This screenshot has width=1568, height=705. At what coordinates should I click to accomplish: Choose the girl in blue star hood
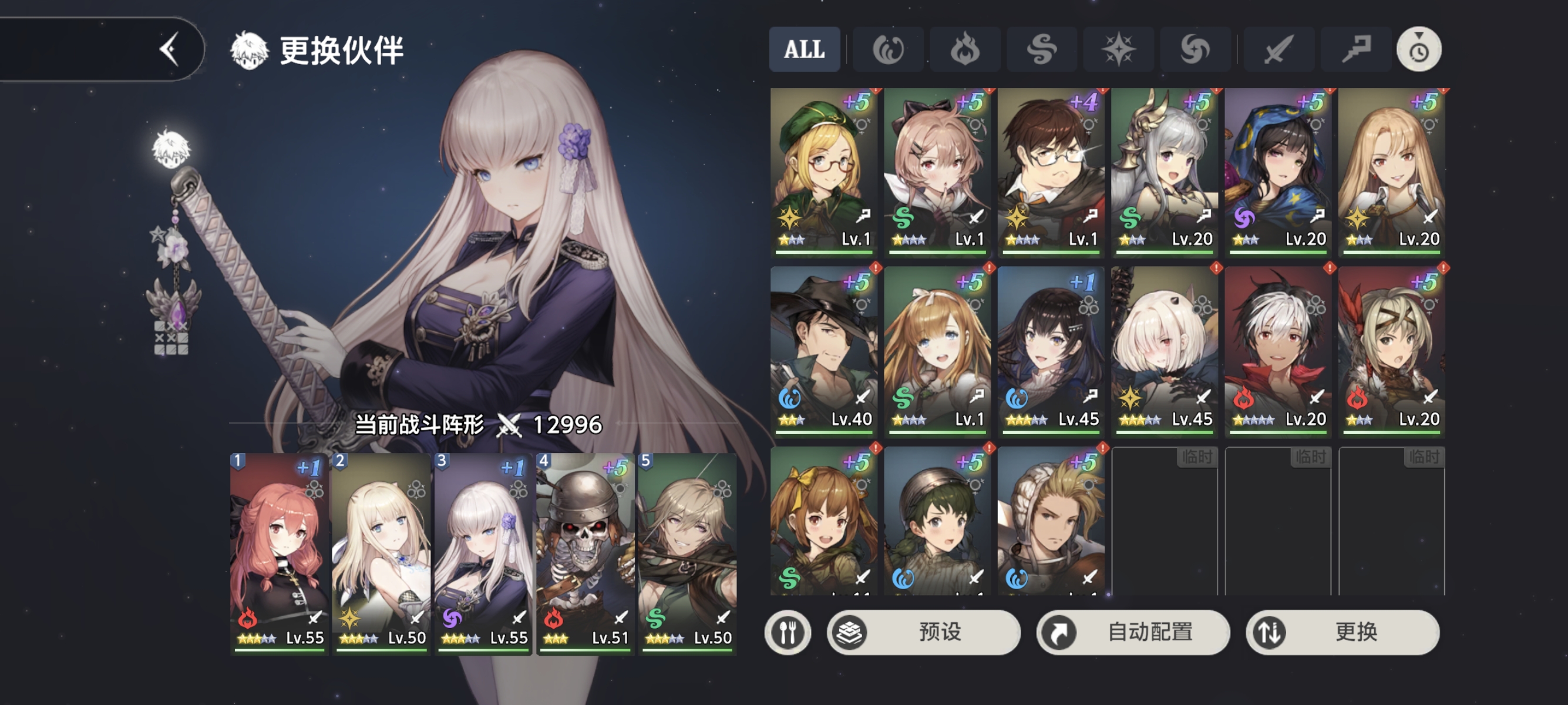[1278, 170]
